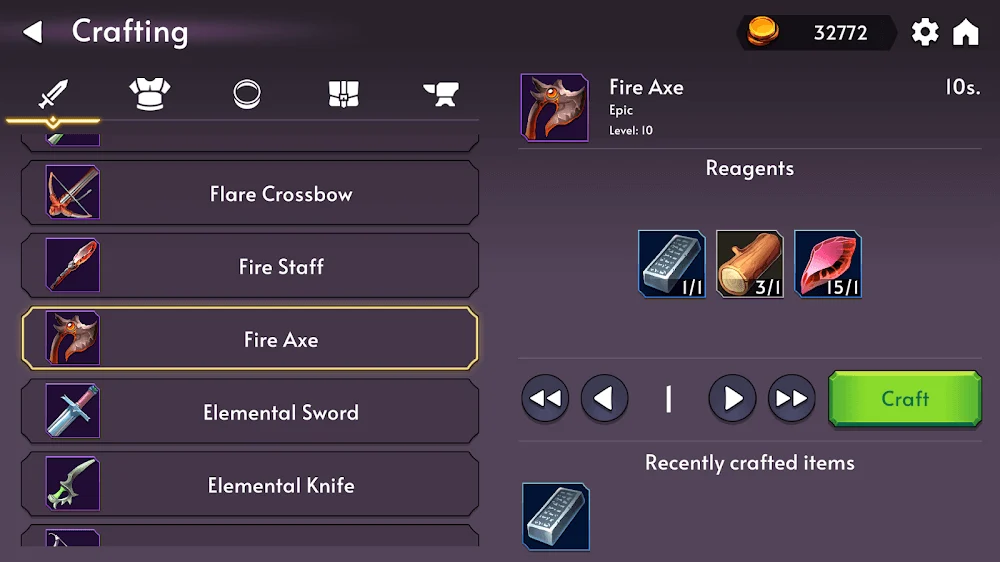This screenshot has height=562, width=1000.
Task: Choose the Flare Crossbow recipe
Action: [250, 194]
